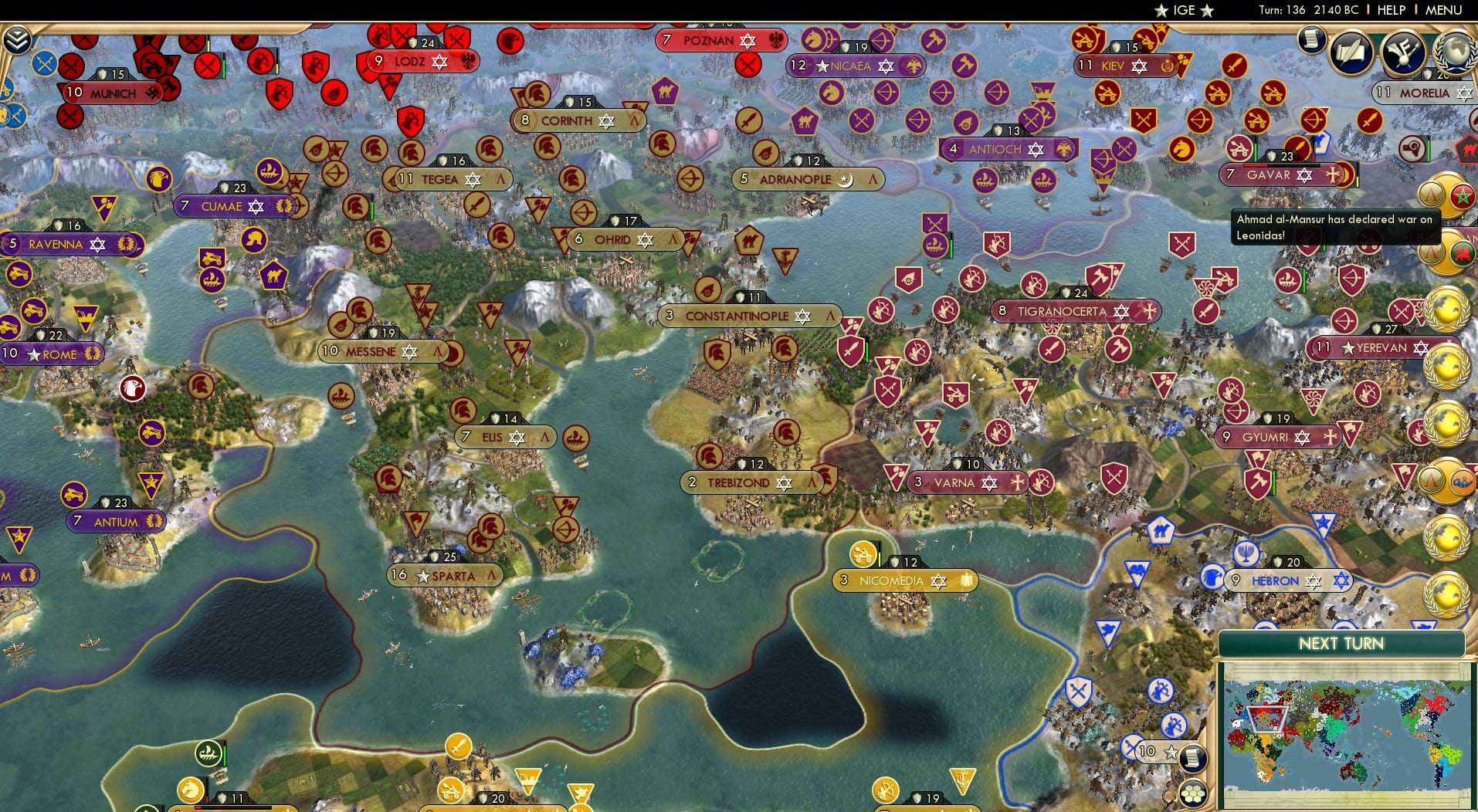Image resolution: width=1478 pixels, height=812 pixels.
Task: Toggle the hex grid honeycomb icon near the minimap
Action: (1193, 795)
